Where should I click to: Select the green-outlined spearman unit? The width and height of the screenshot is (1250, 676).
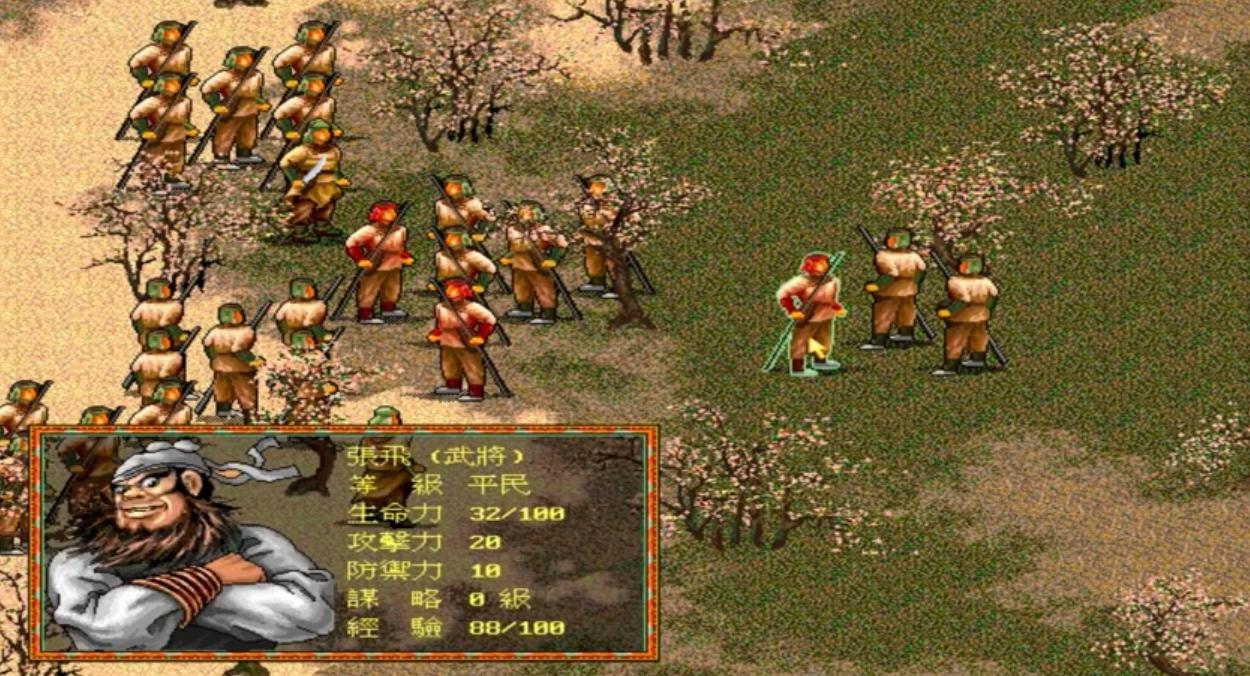[x=810, y=308]
